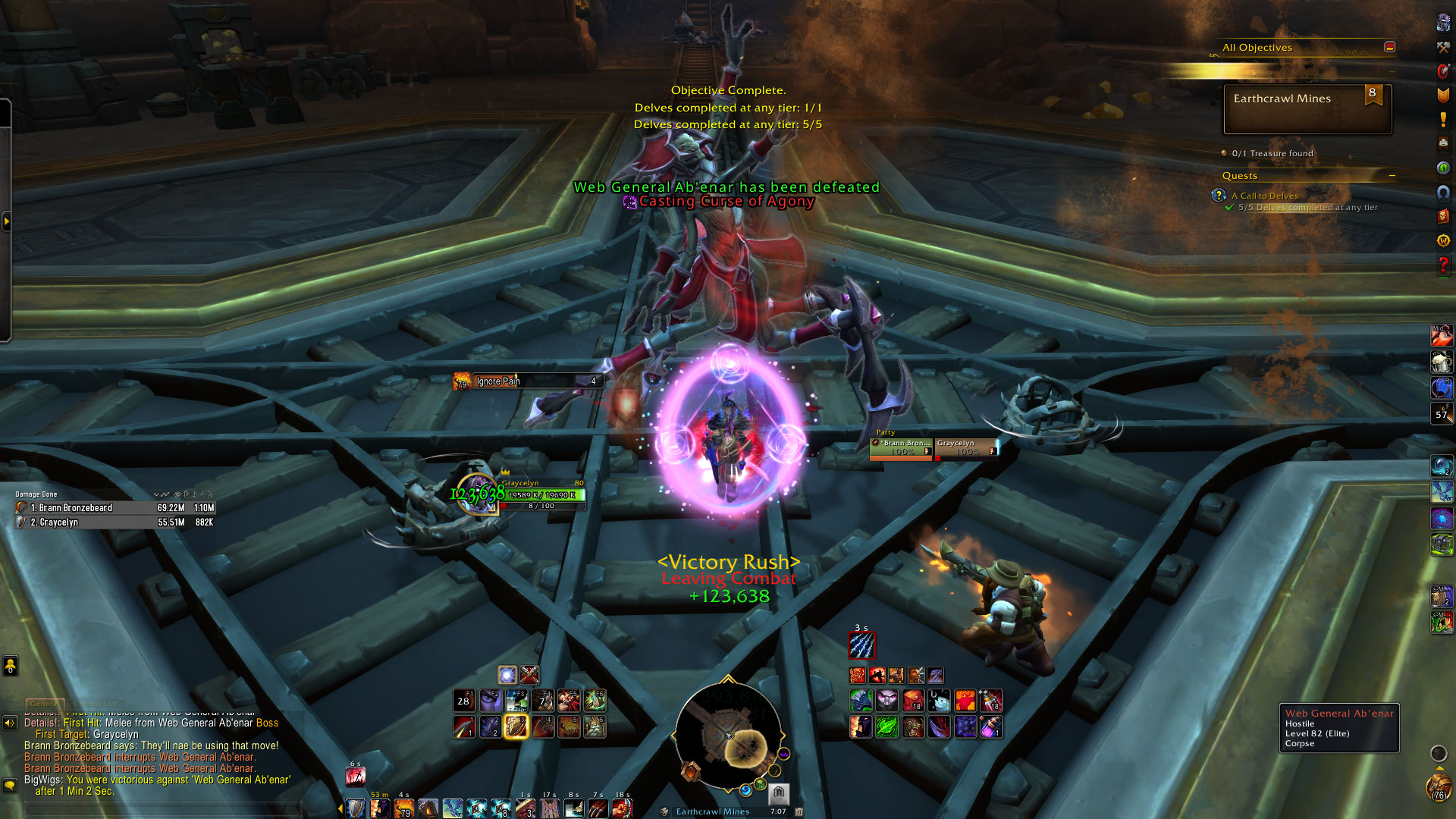The width and height of the screenshot is (1456, 819).
Task: Open the red skull adventure guide button
Action: pos(1443,216)
